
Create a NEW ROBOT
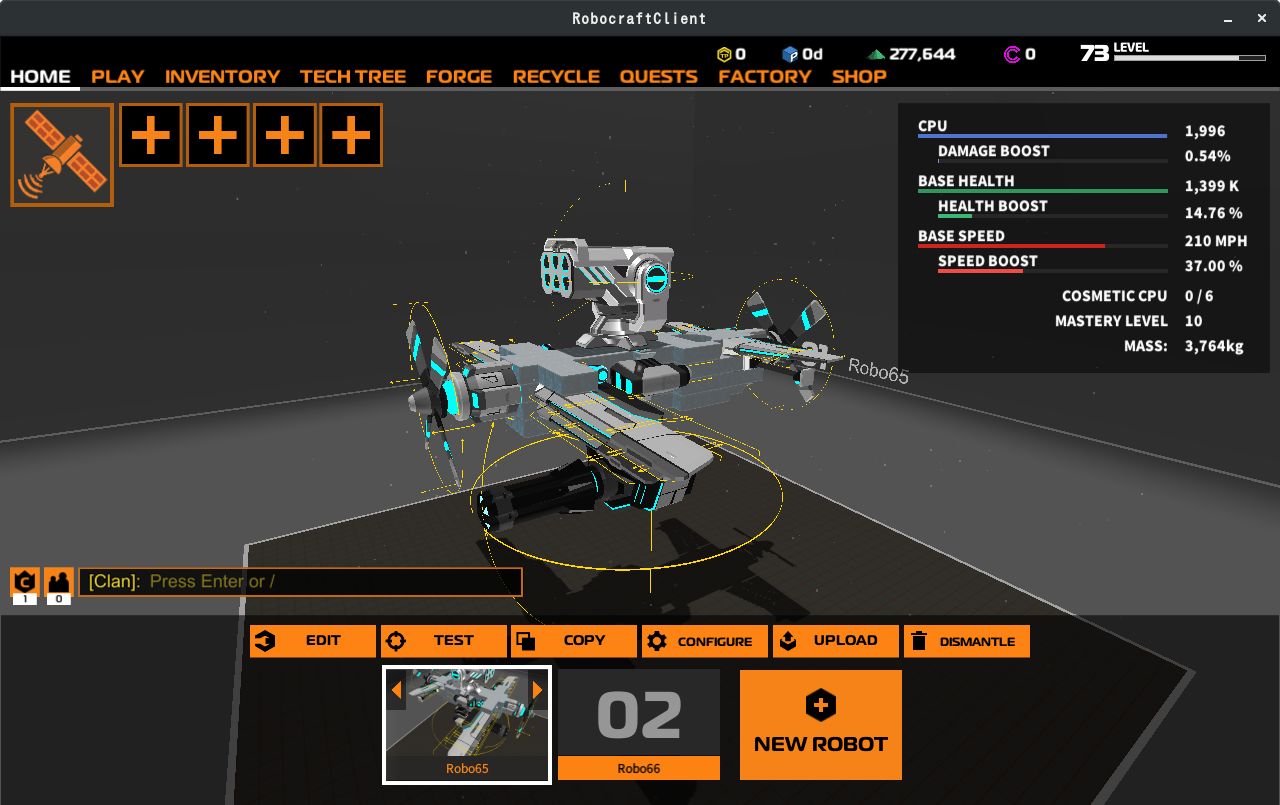click(x=821, y=725)
